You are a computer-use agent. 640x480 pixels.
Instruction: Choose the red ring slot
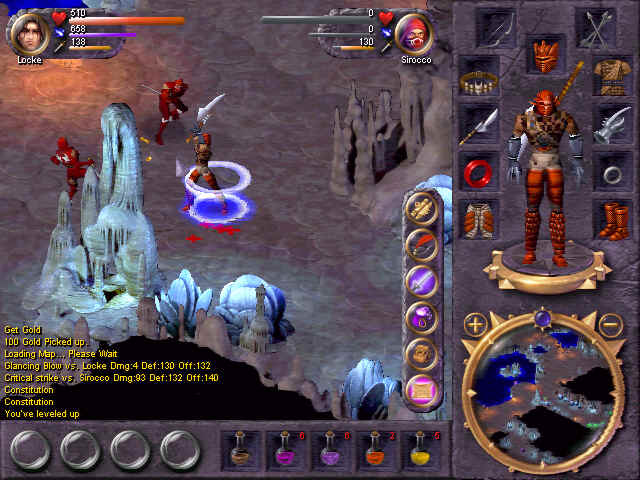(x=479, y=171)
